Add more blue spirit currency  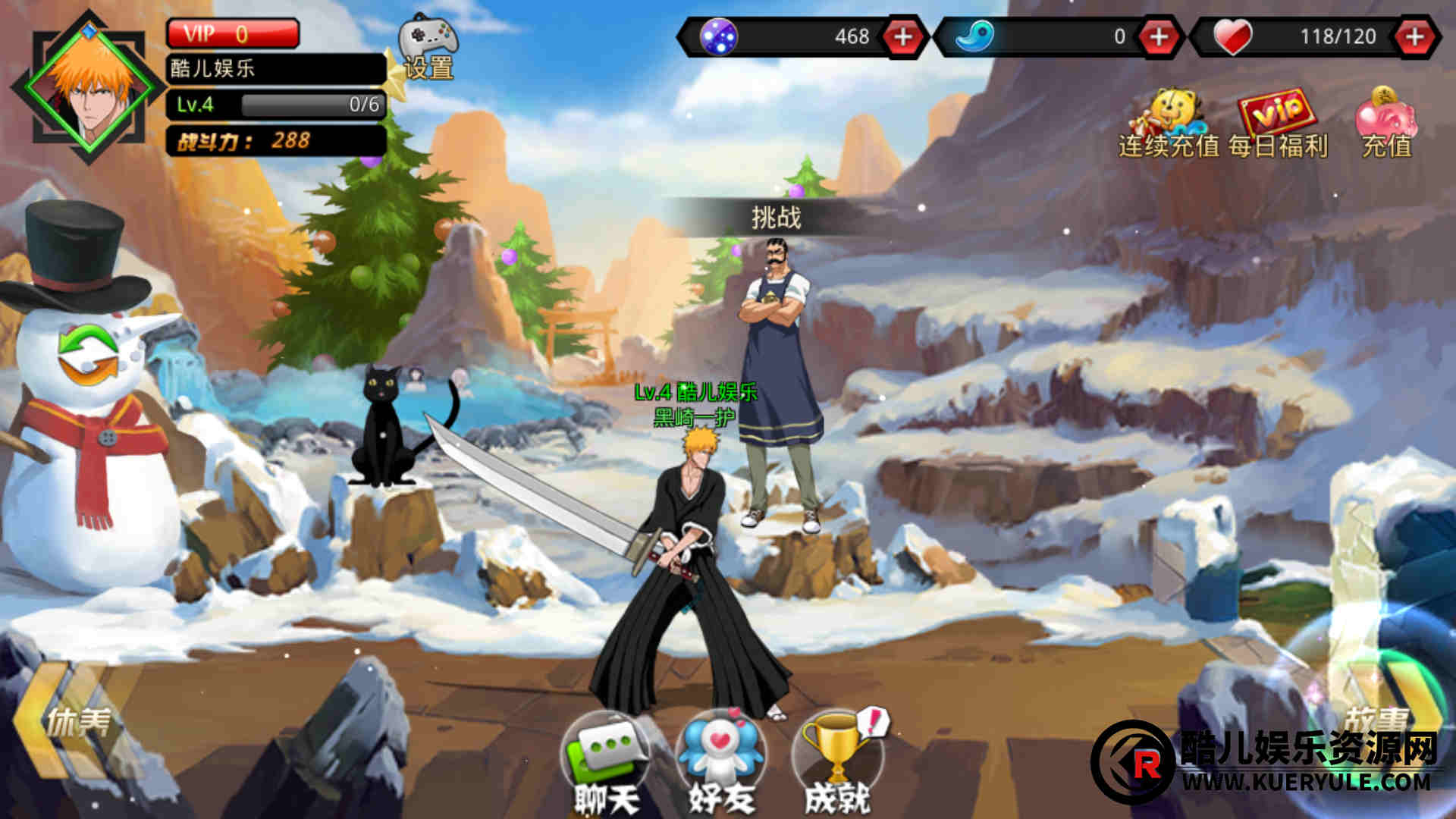1159,36
